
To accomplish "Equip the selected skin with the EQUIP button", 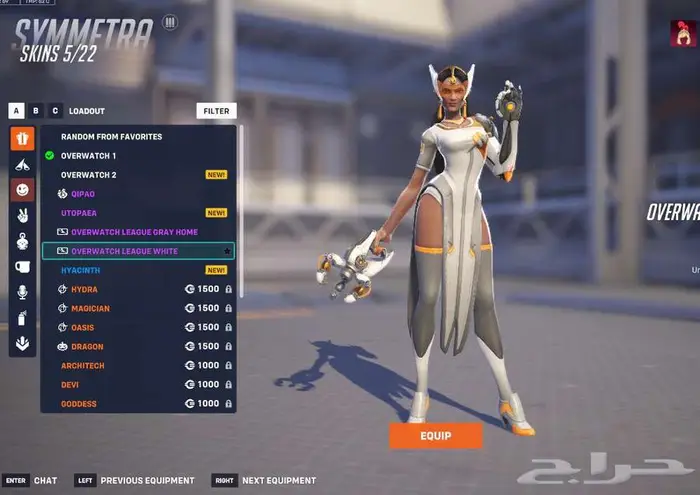I will 435,435.
